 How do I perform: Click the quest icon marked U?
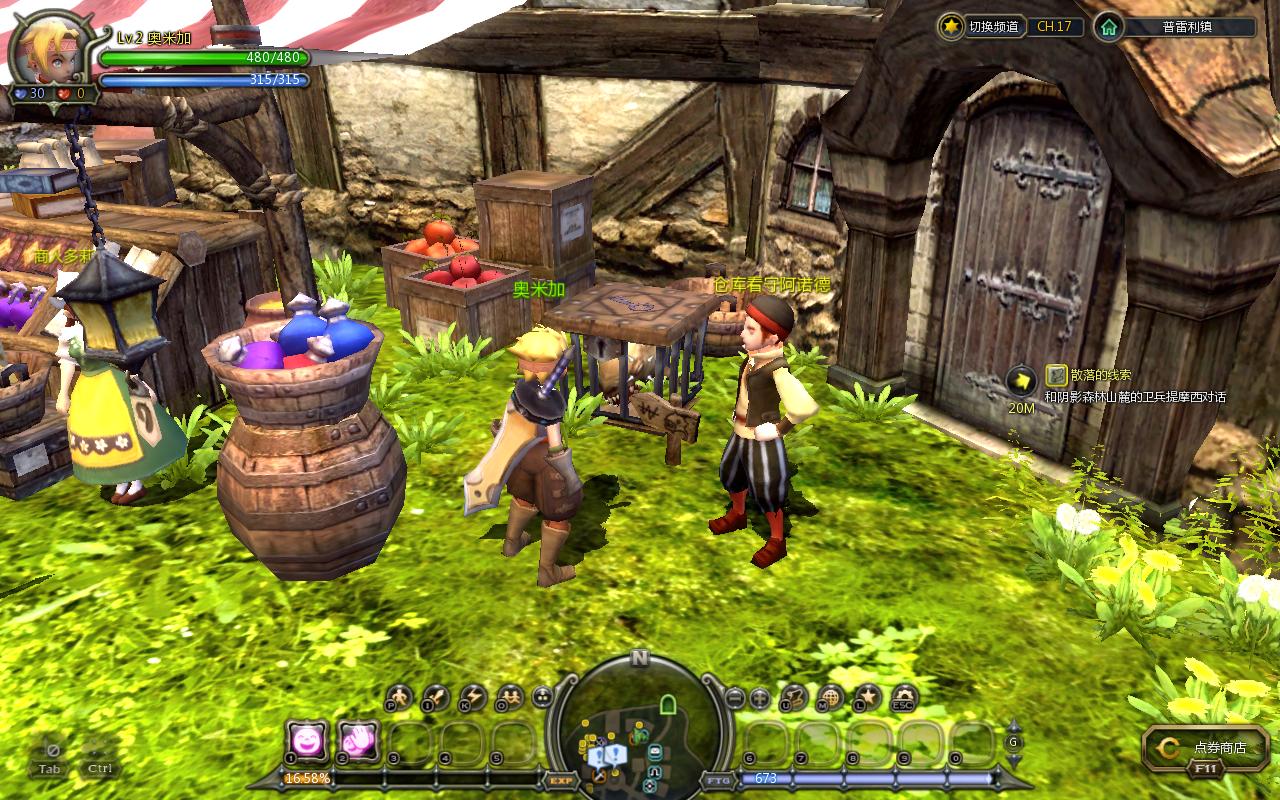coord(794,696)
